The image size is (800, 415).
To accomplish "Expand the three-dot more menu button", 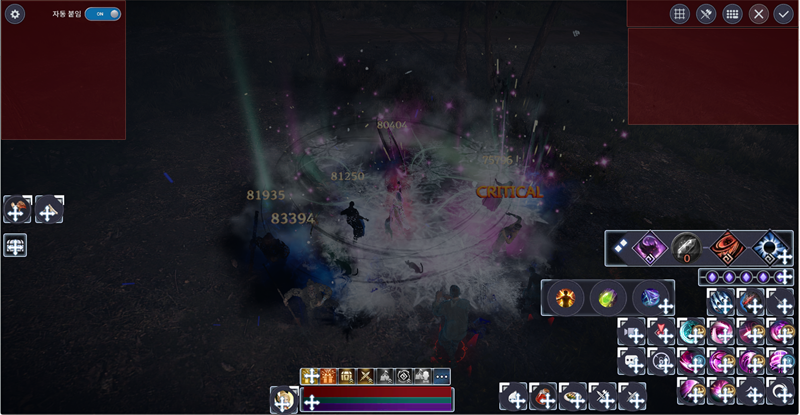I will click(x=442, y=376).
